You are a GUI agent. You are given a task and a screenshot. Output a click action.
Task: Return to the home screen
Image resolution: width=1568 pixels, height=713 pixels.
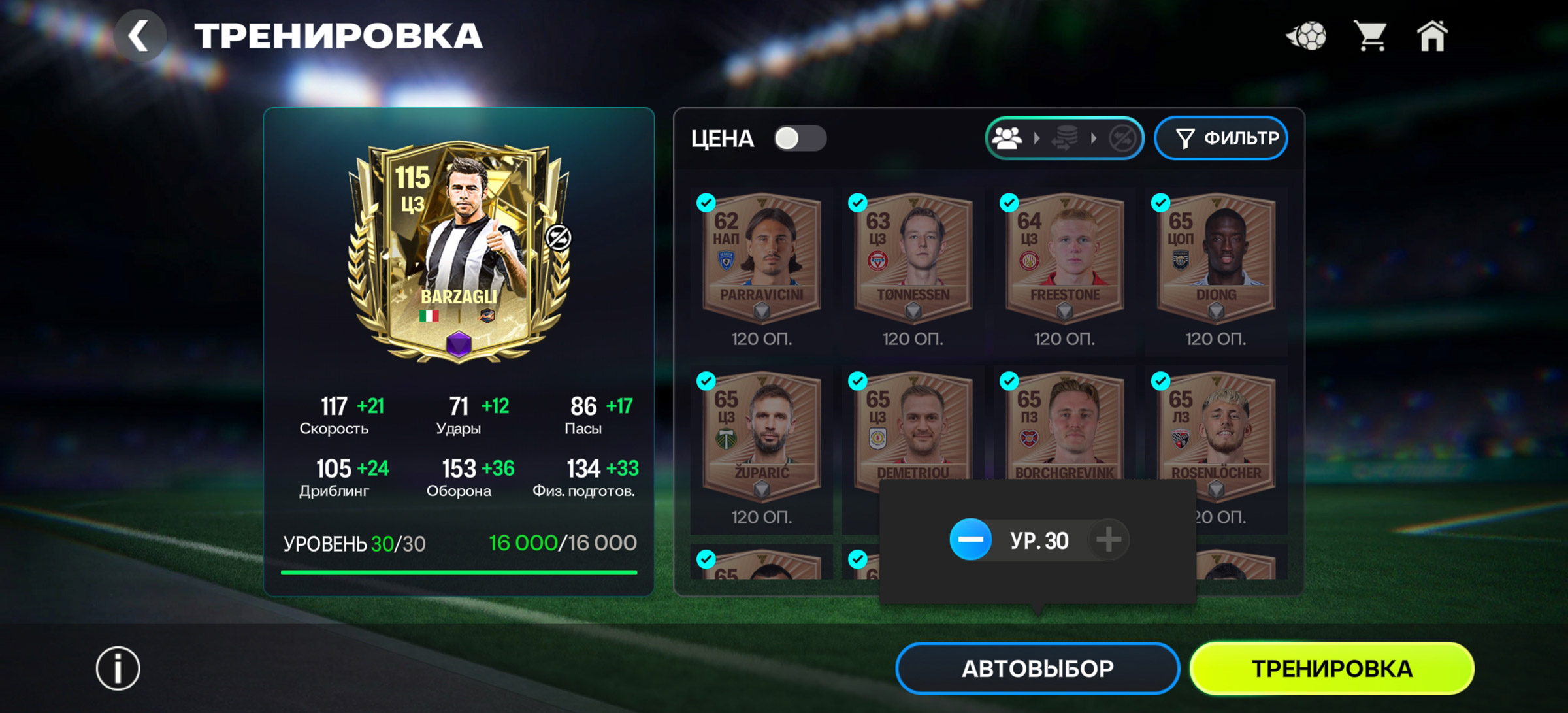(x=1431, y=36)
